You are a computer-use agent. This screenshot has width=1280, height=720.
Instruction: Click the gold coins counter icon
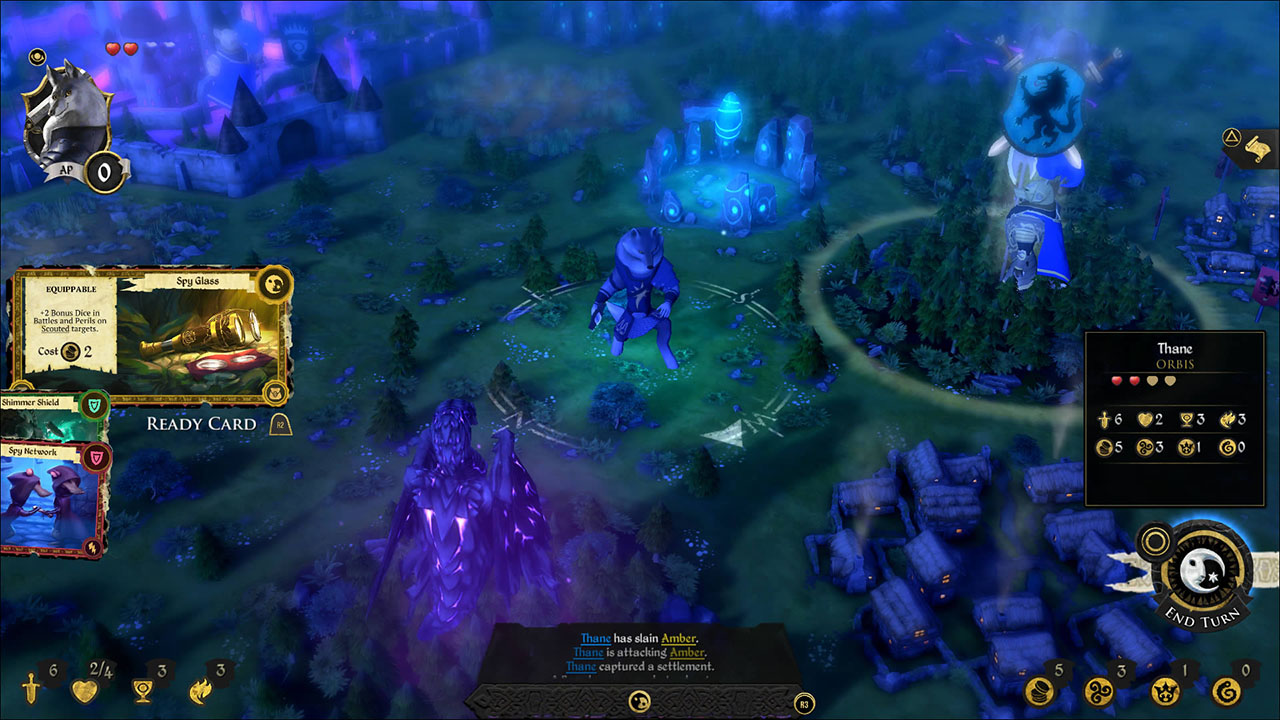[1038, 690]
